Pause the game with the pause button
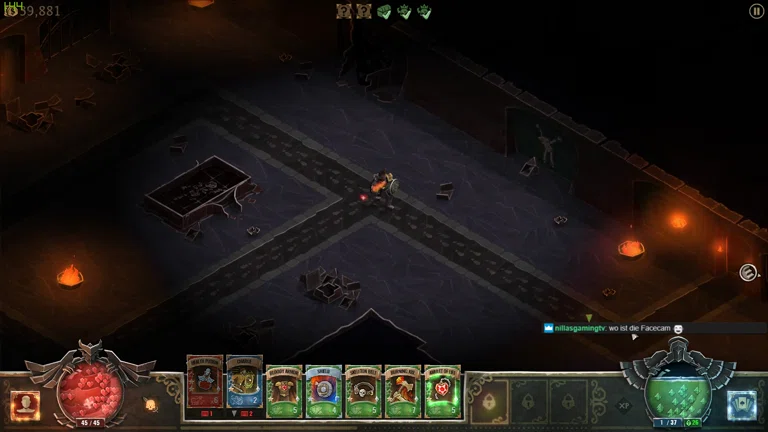The image size is (768, 432). (756, 11)
